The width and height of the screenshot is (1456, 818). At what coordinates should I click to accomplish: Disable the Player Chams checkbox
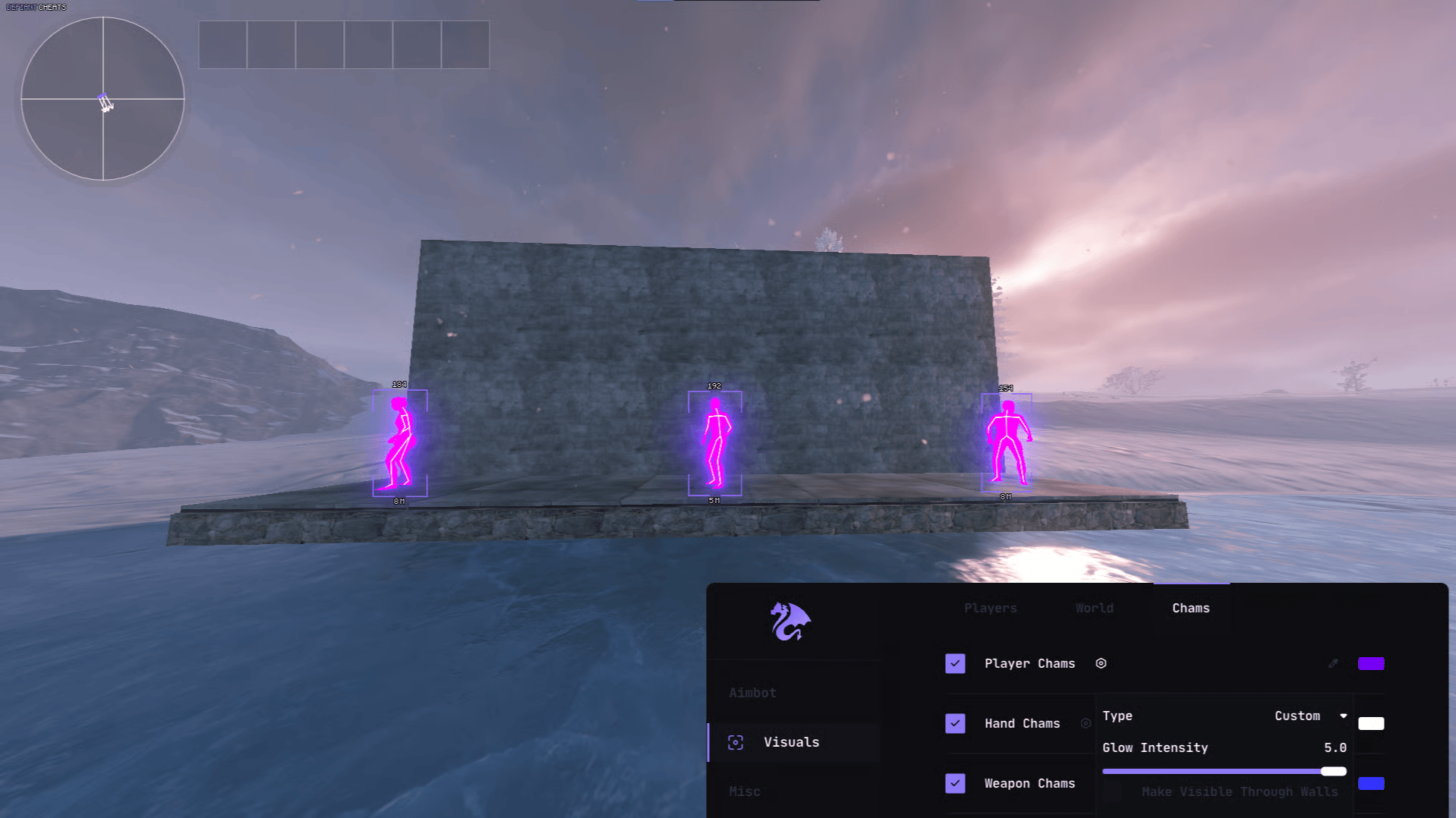pos(955,663)
